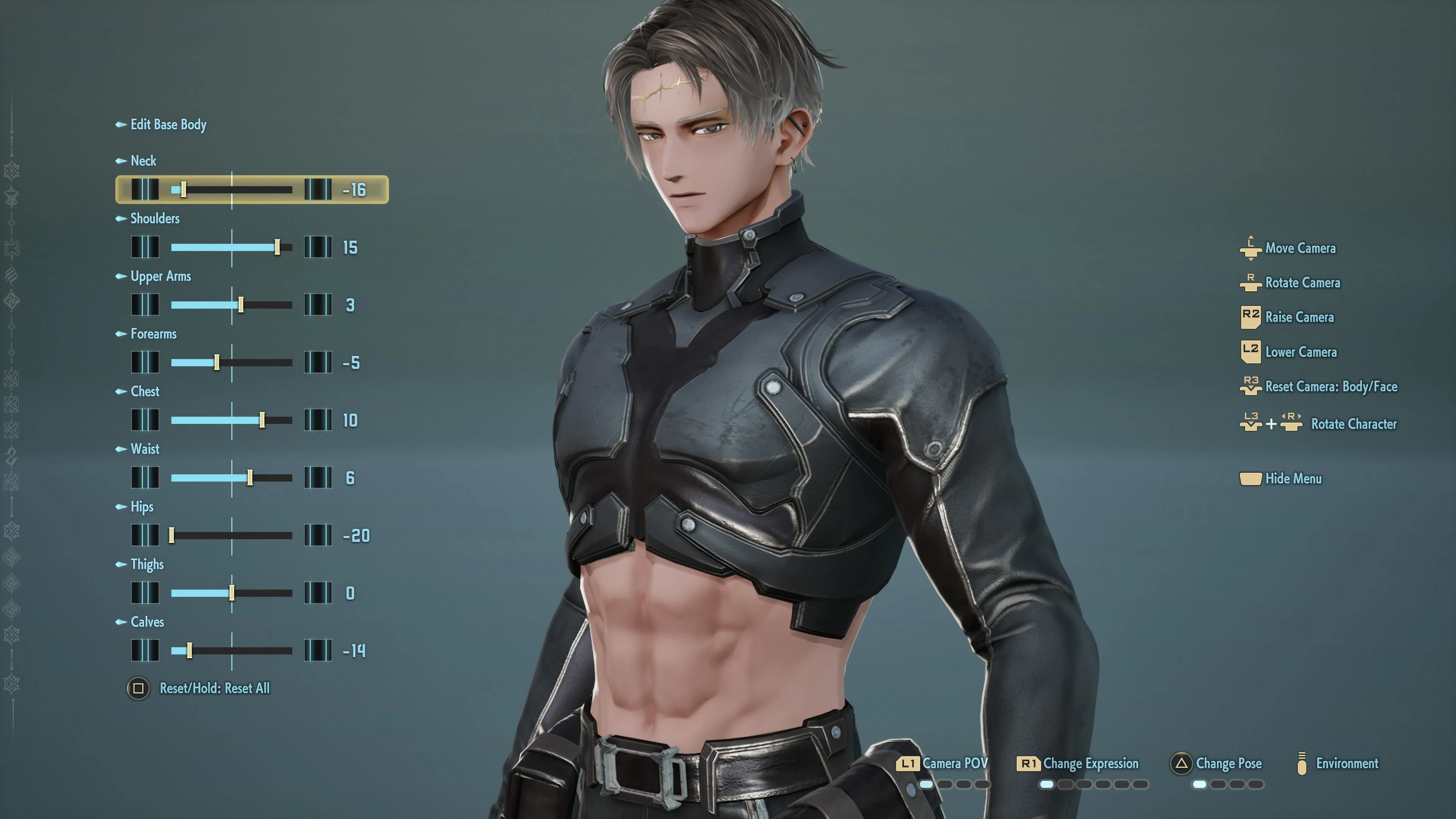Select the last Camera POV indicator dot
Screen dimensions: 1456x819
[982, 784]
